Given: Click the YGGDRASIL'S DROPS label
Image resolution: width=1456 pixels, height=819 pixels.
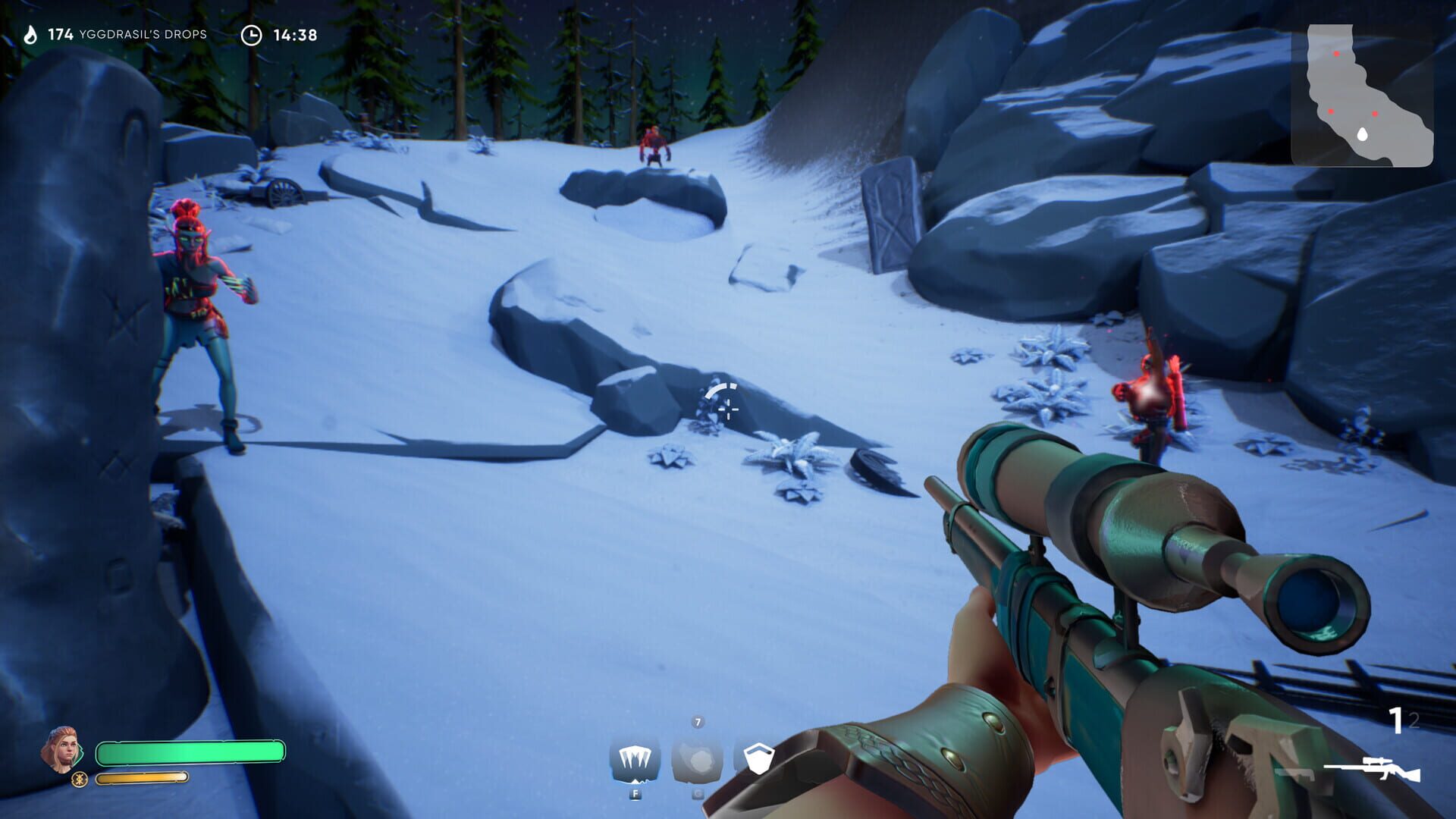Looking at the screenshot, I should (143, 34).
